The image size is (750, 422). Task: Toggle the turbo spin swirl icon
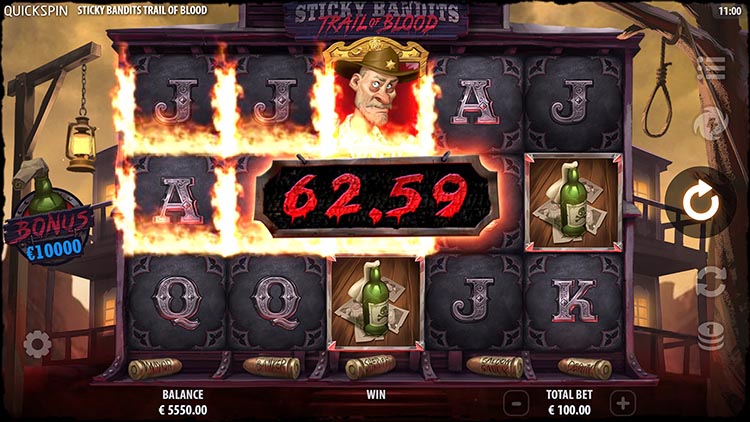click(711, 124)
